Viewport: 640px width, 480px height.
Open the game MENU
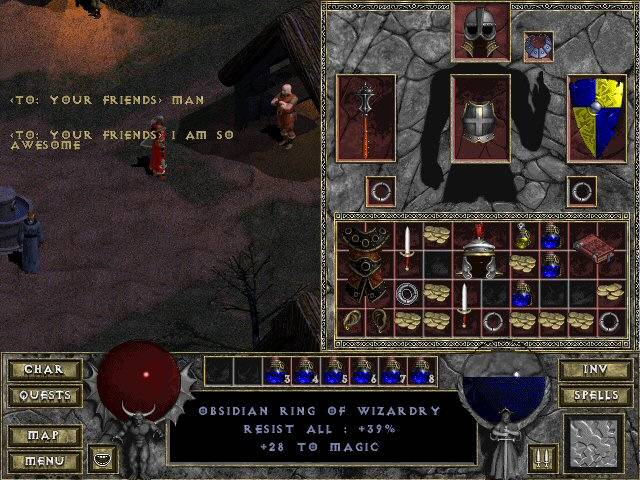click(x=42, y=461)
